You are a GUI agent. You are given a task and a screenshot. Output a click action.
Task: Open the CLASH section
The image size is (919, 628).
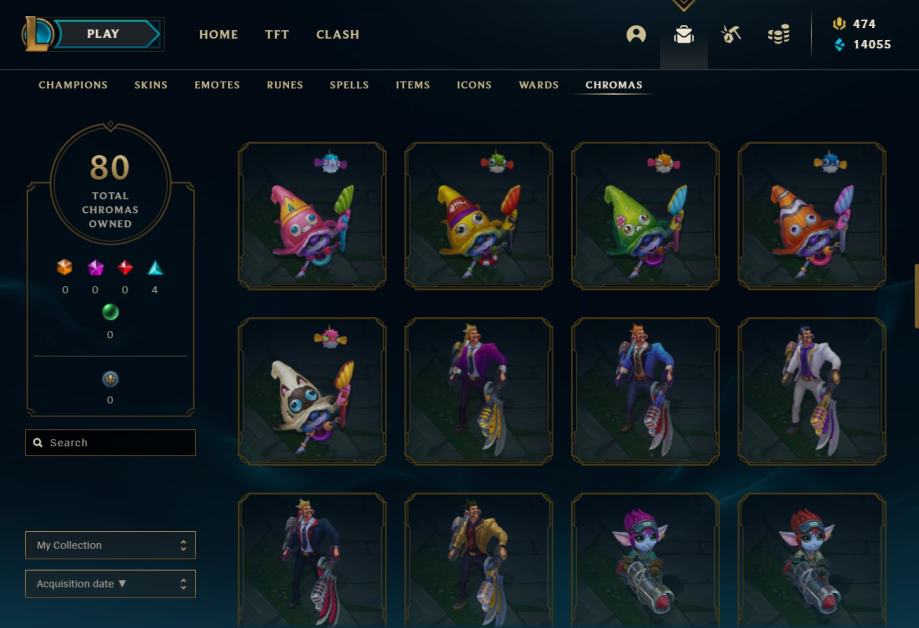click(x=338, y=34)
